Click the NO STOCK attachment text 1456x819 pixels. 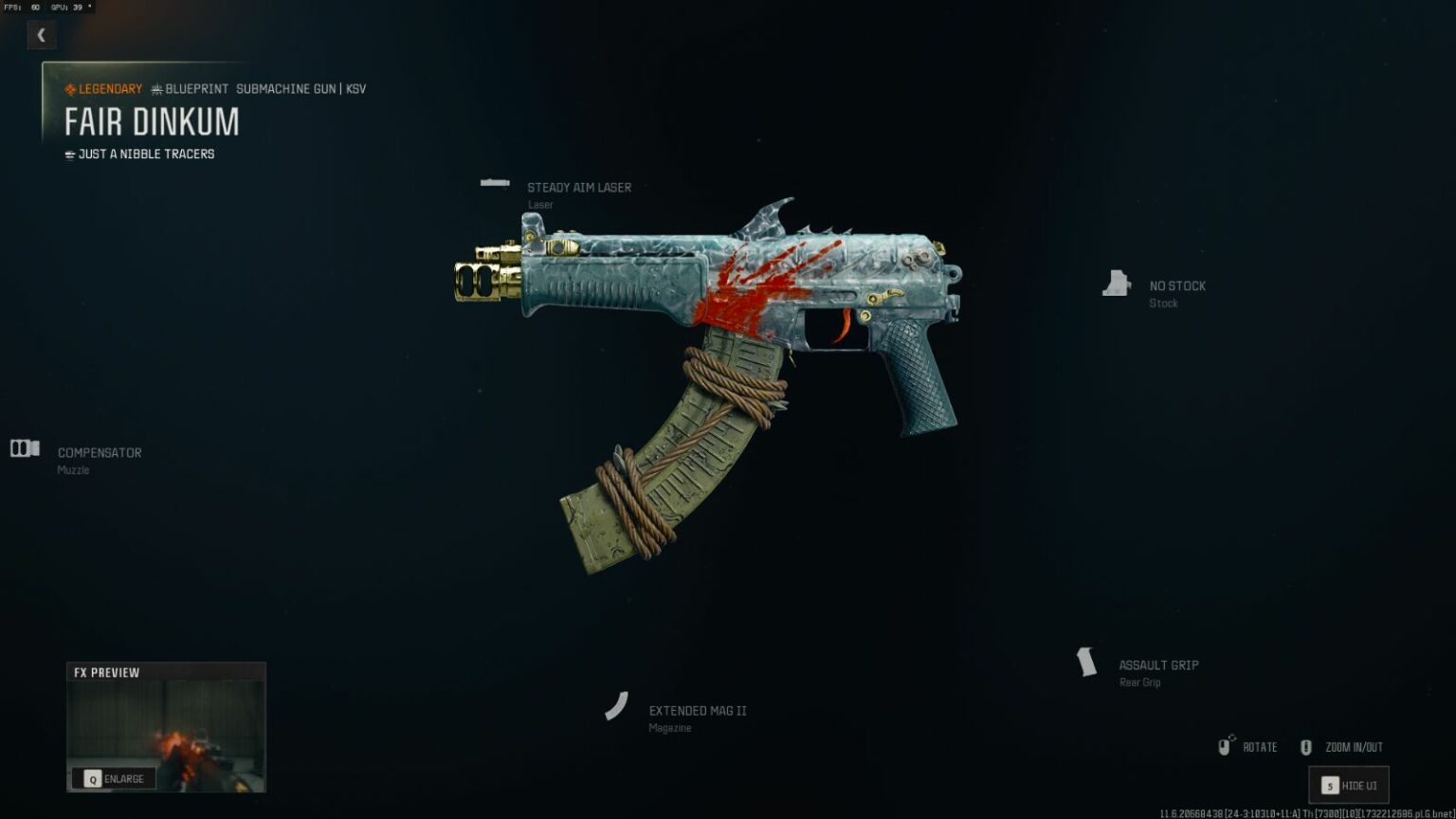tap(1177, 285)
